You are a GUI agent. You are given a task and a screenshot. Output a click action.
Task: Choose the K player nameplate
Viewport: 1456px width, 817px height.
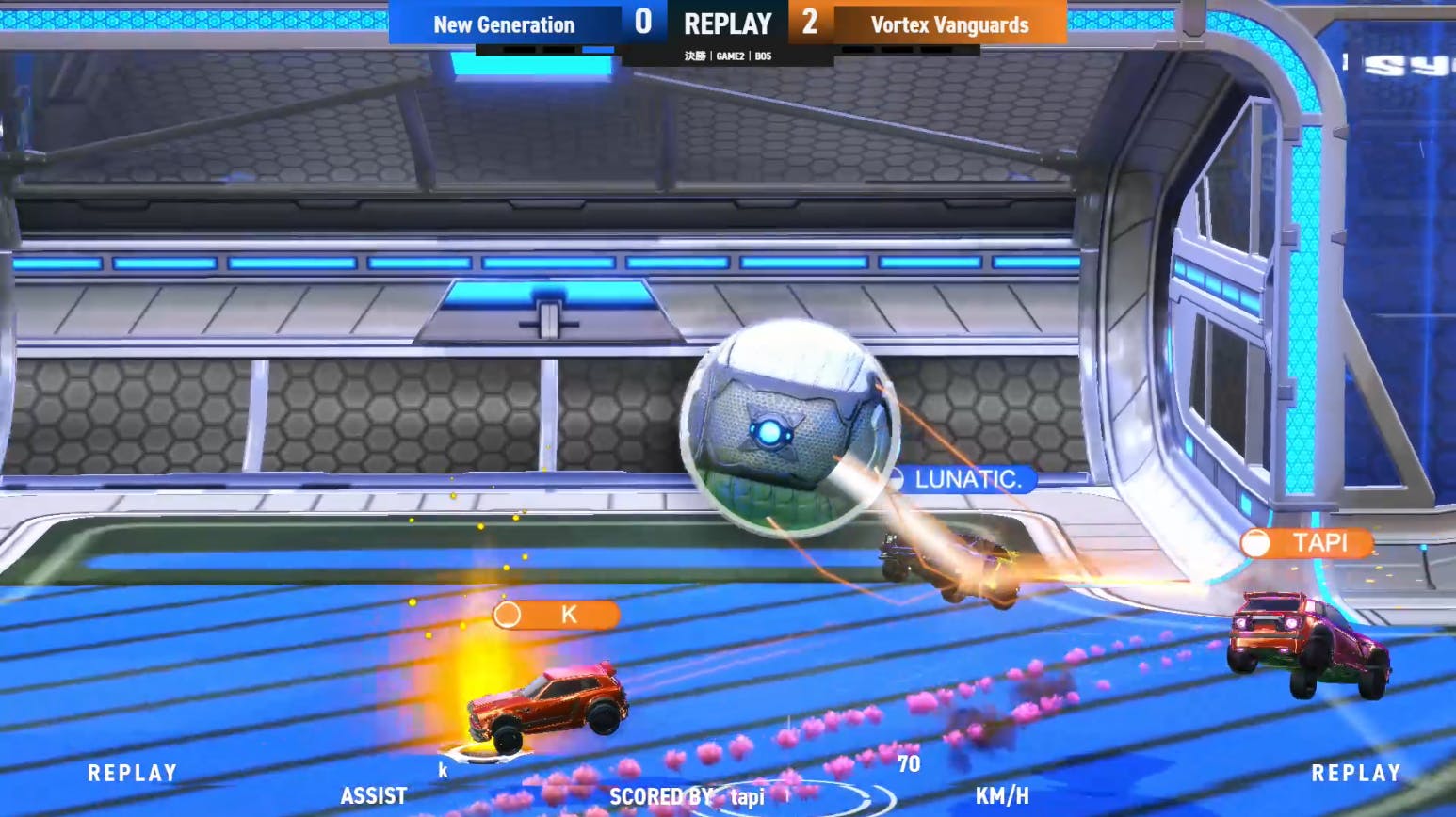(557, 615)
